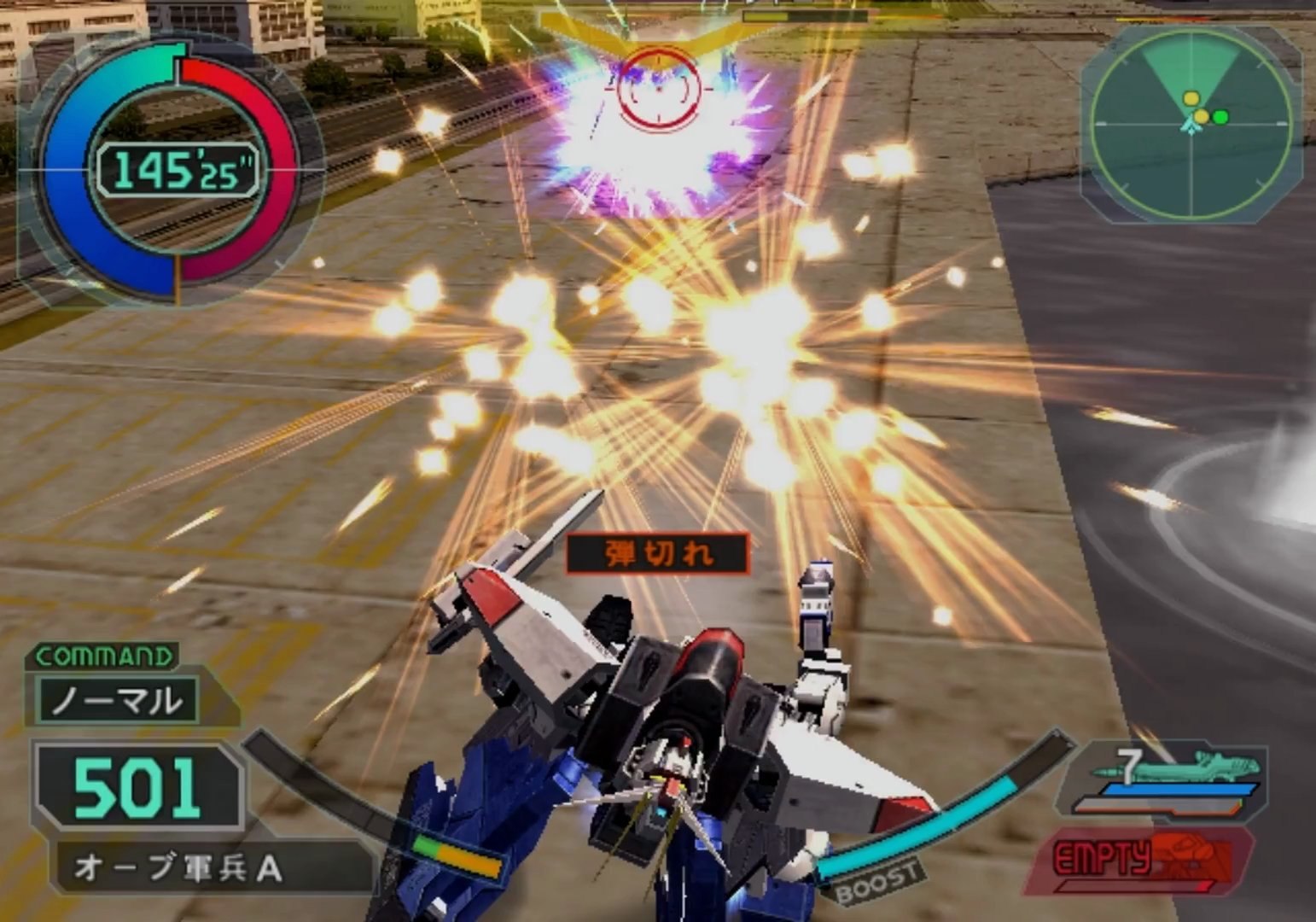1316x922 pixels.
Task: Click the circular radar minimap
Action: [1191, 124]
